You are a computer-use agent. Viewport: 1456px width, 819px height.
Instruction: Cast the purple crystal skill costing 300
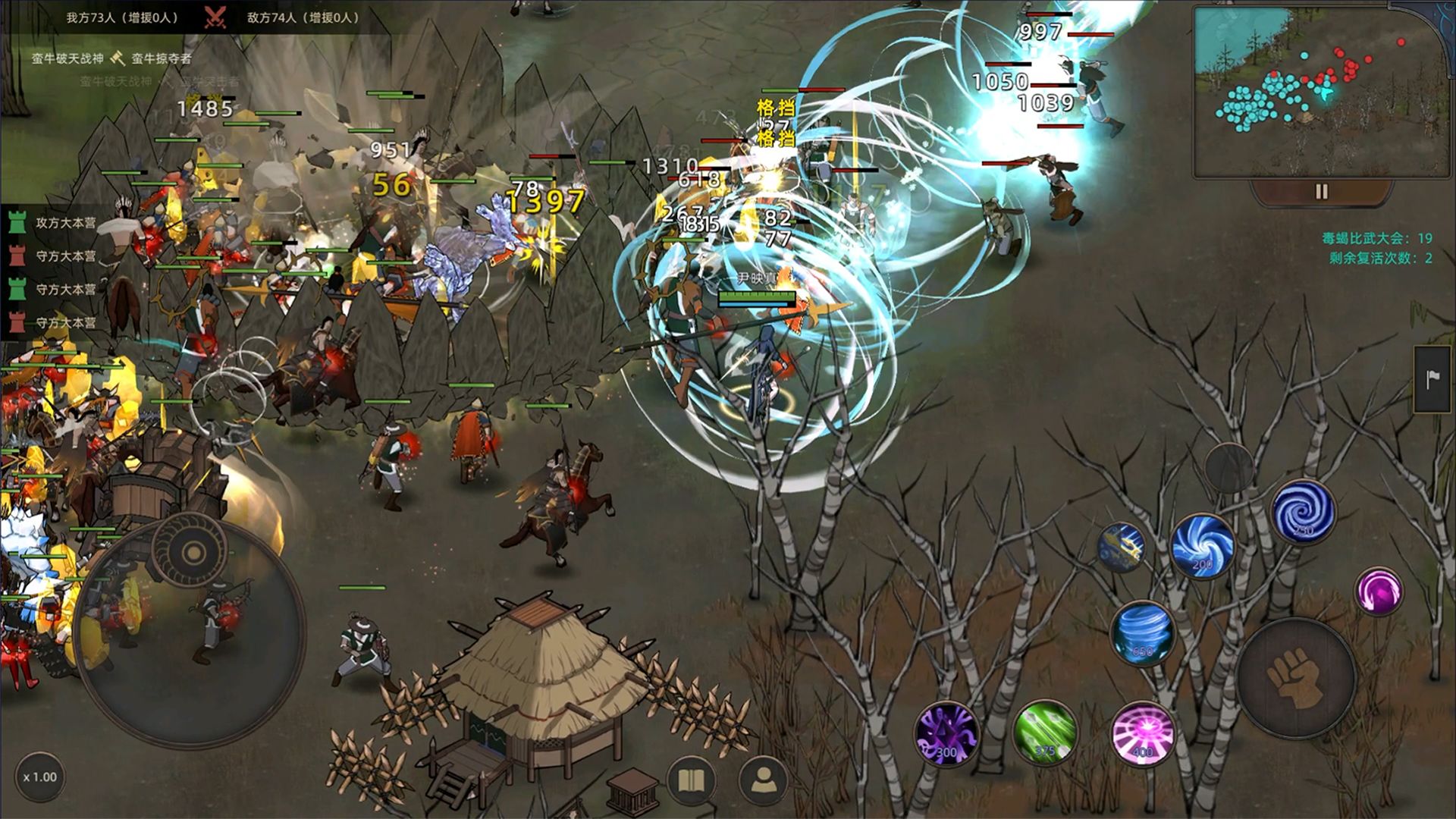(946, 733)
